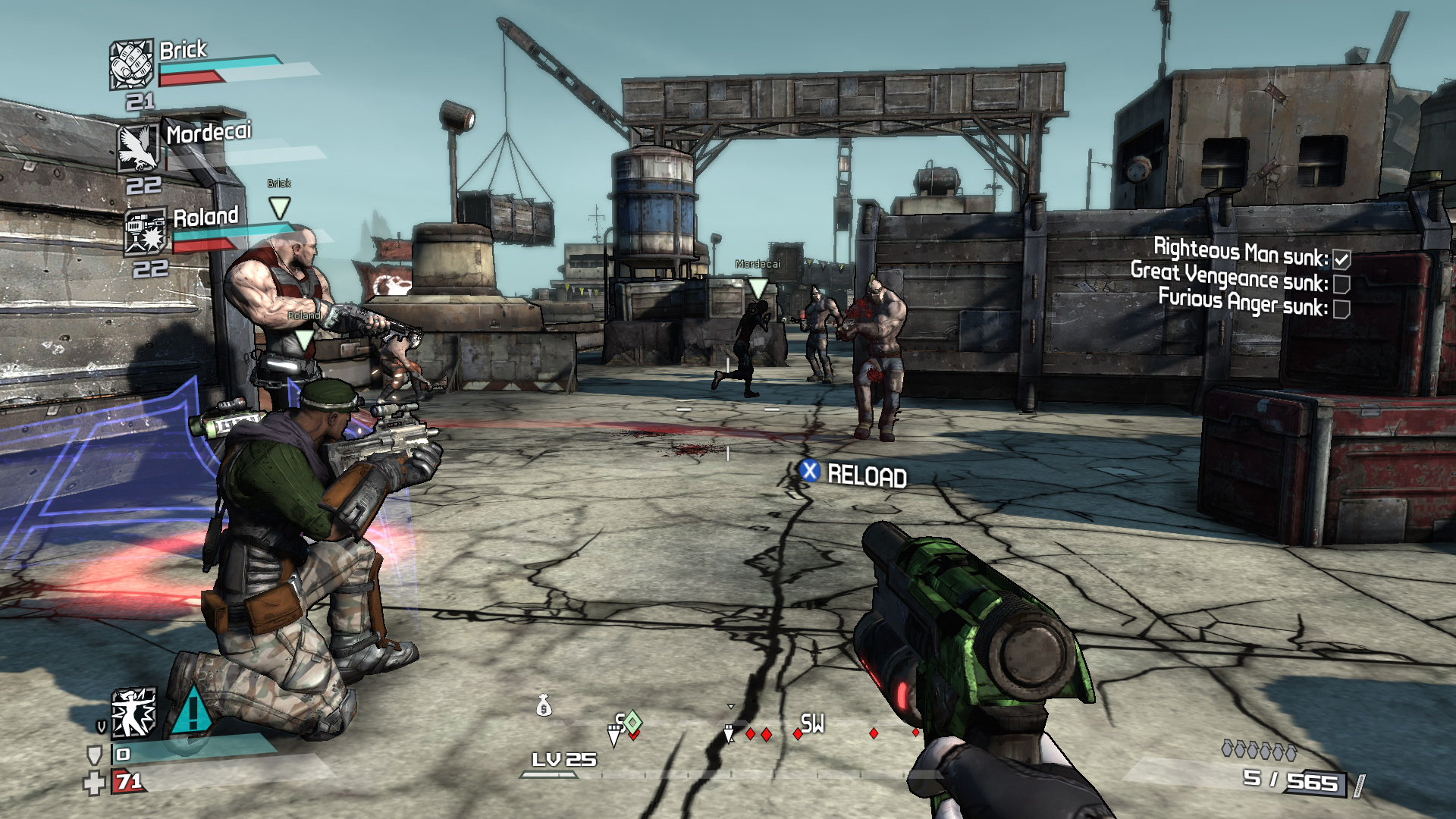Activate the action skill icon
The width and height of the screenshot is (1456, 819).
(x=134, y=713)
